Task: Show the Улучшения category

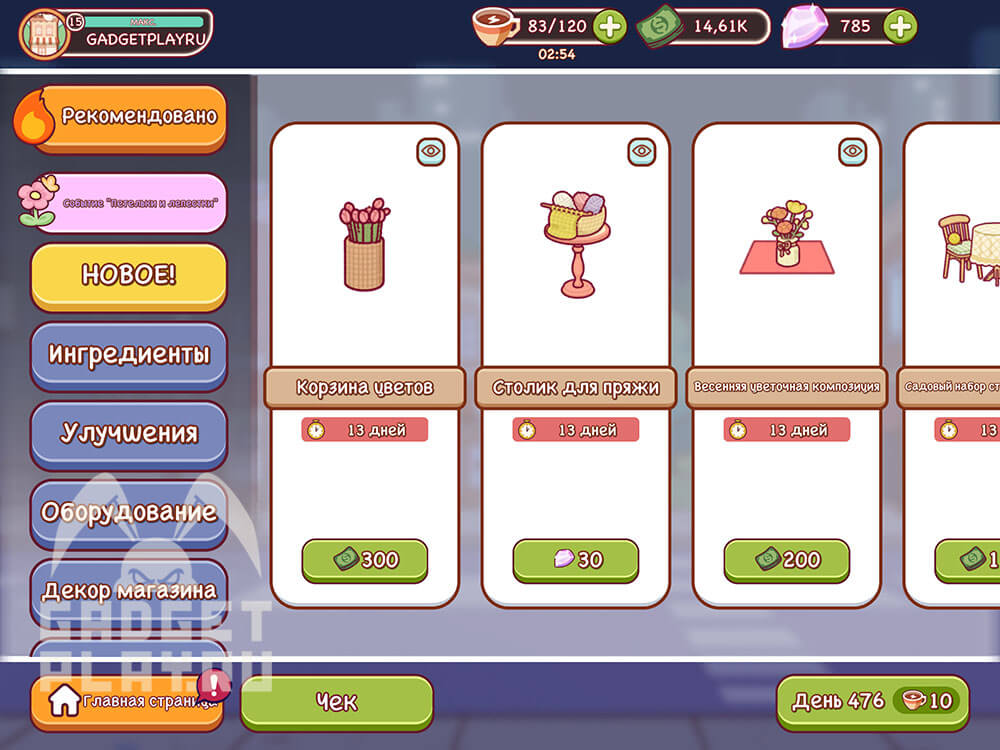Action: [x=128, y=433]
